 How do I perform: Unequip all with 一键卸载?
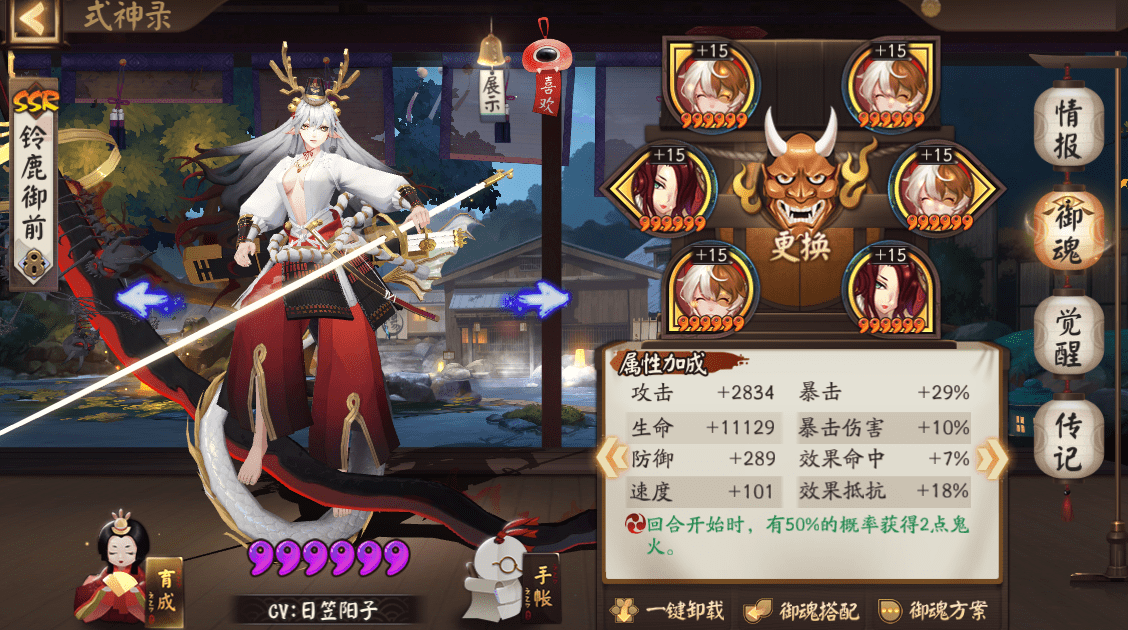[x=668, y=610]
